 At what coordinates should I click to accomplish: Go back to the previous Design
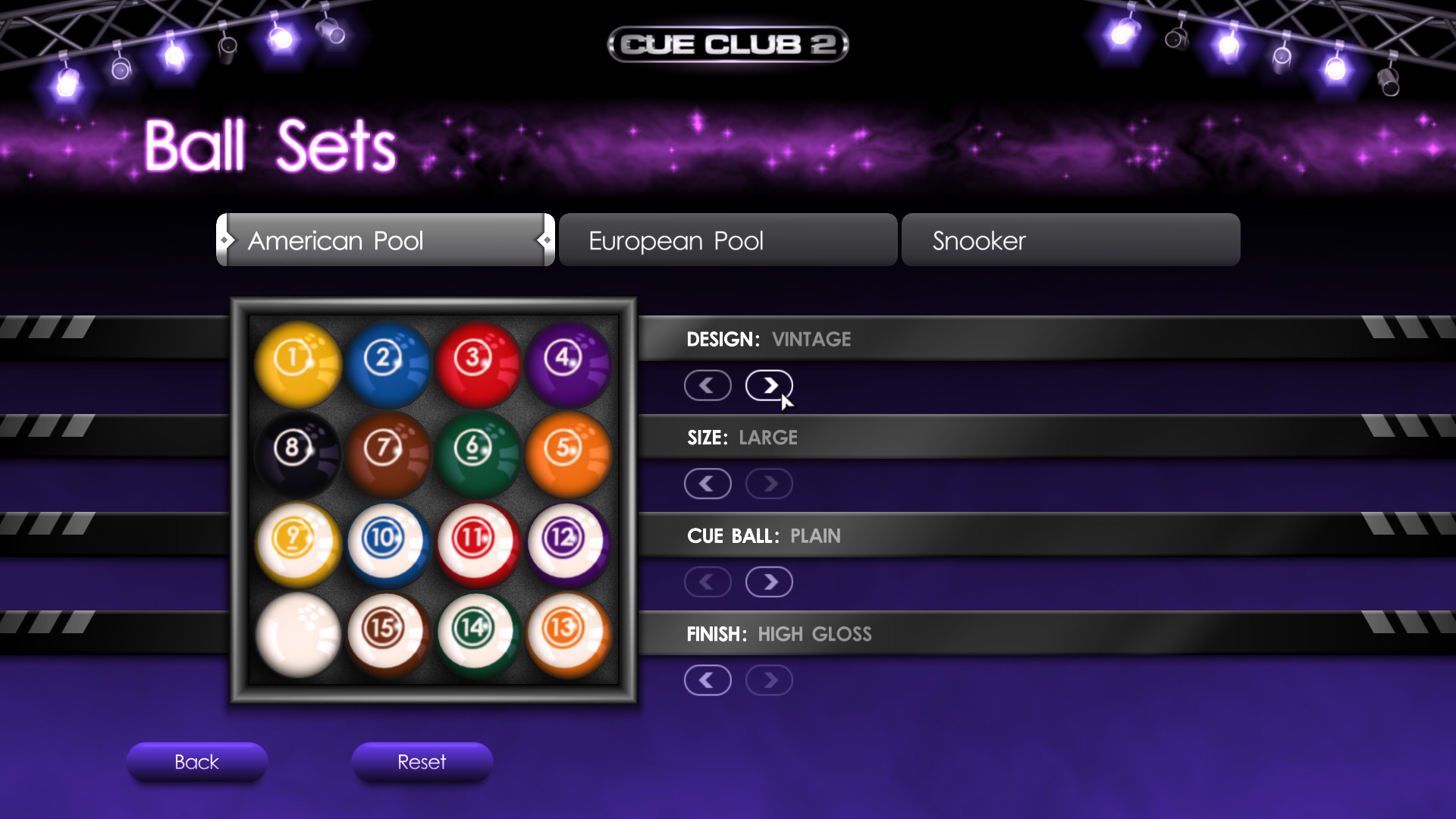pos(708,385)
